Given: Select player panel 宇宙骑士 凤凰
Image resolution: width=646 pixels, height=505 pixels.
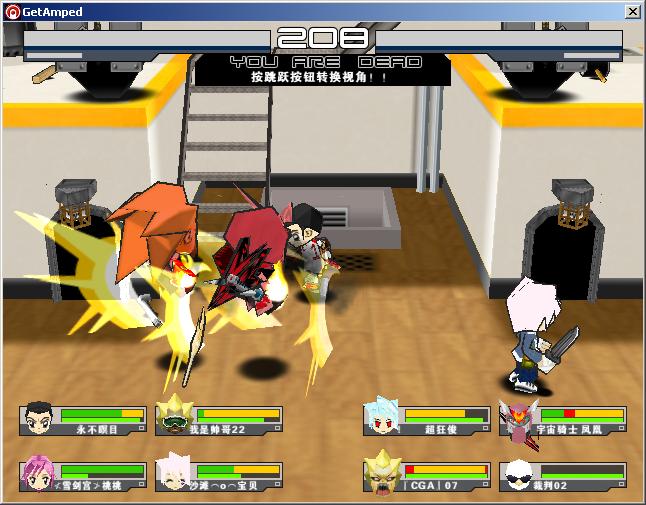Looking at the screenshot, I should tap(563, 419).
